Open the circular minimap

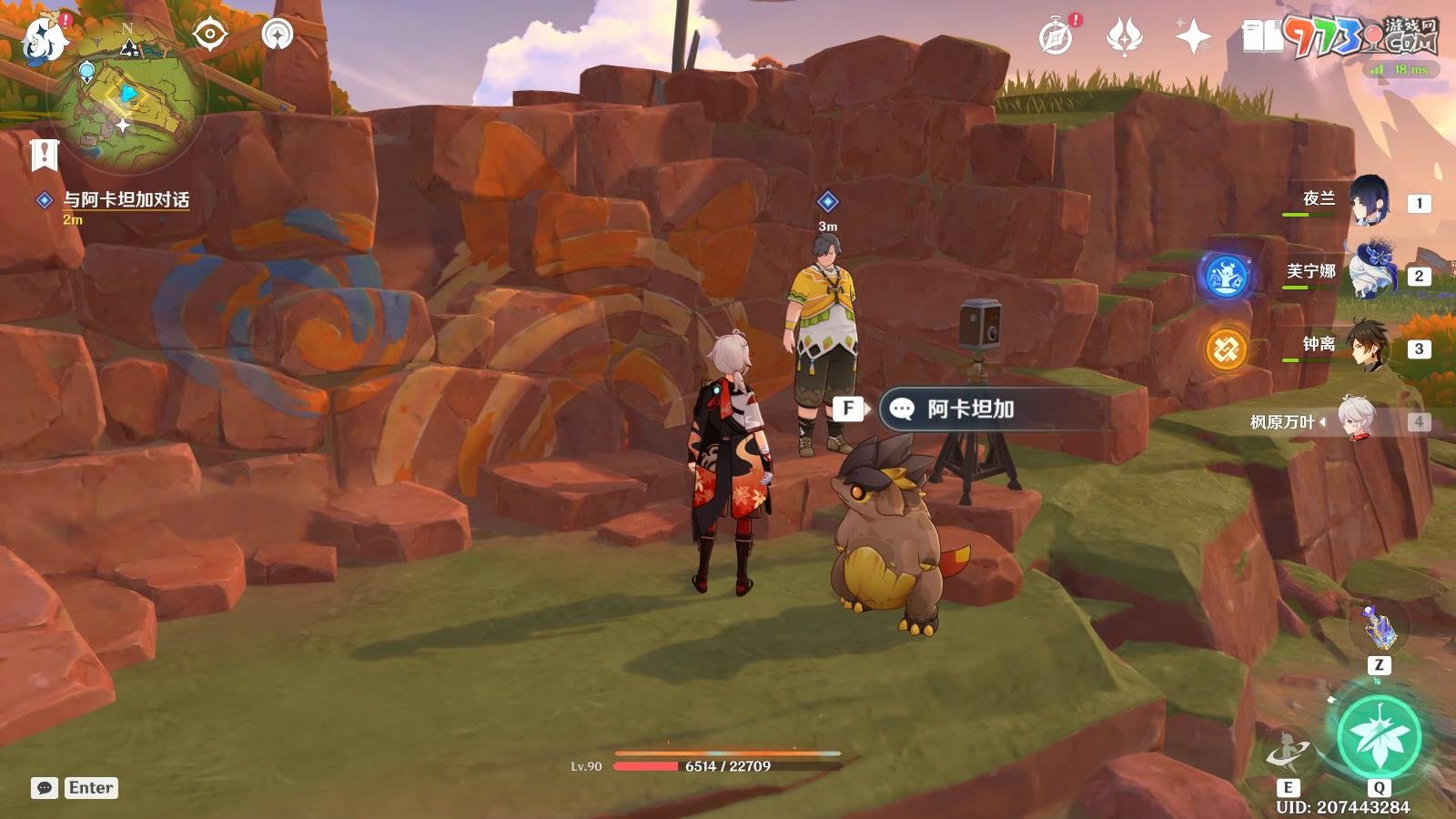coord(127,96)
